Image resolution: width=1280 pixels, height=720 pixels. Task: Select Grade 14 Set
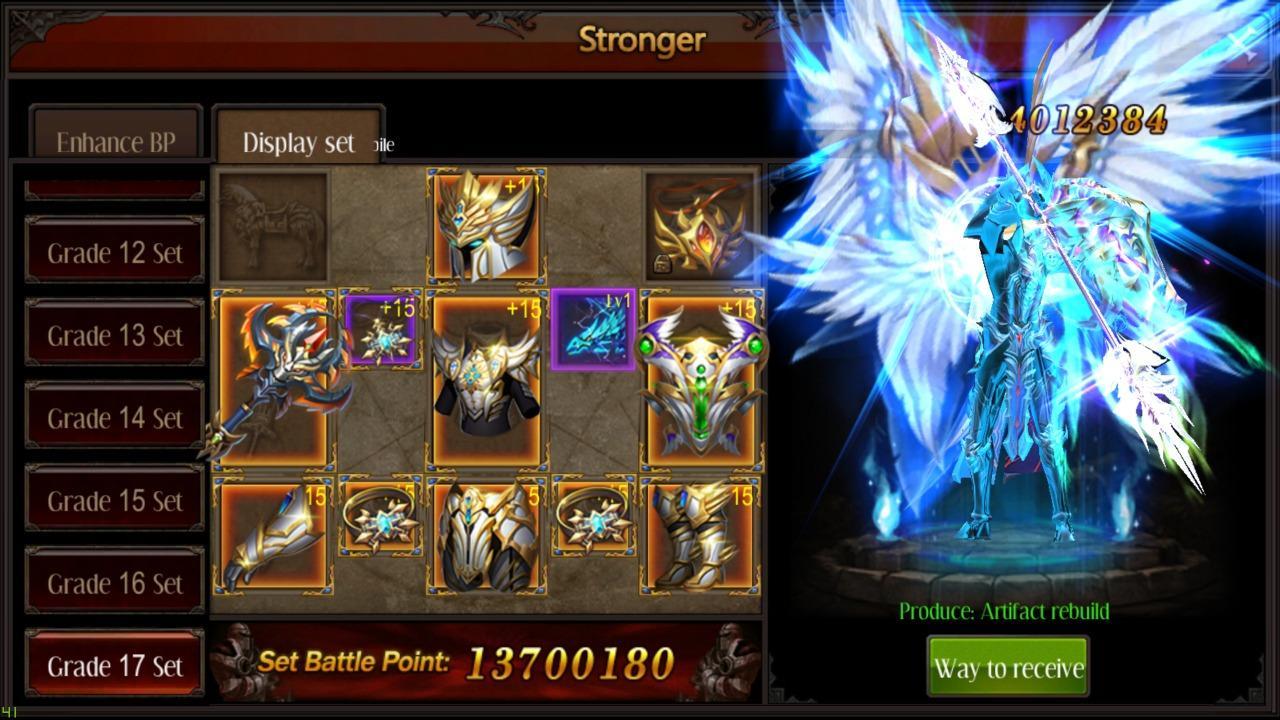[x=113, y=417]
